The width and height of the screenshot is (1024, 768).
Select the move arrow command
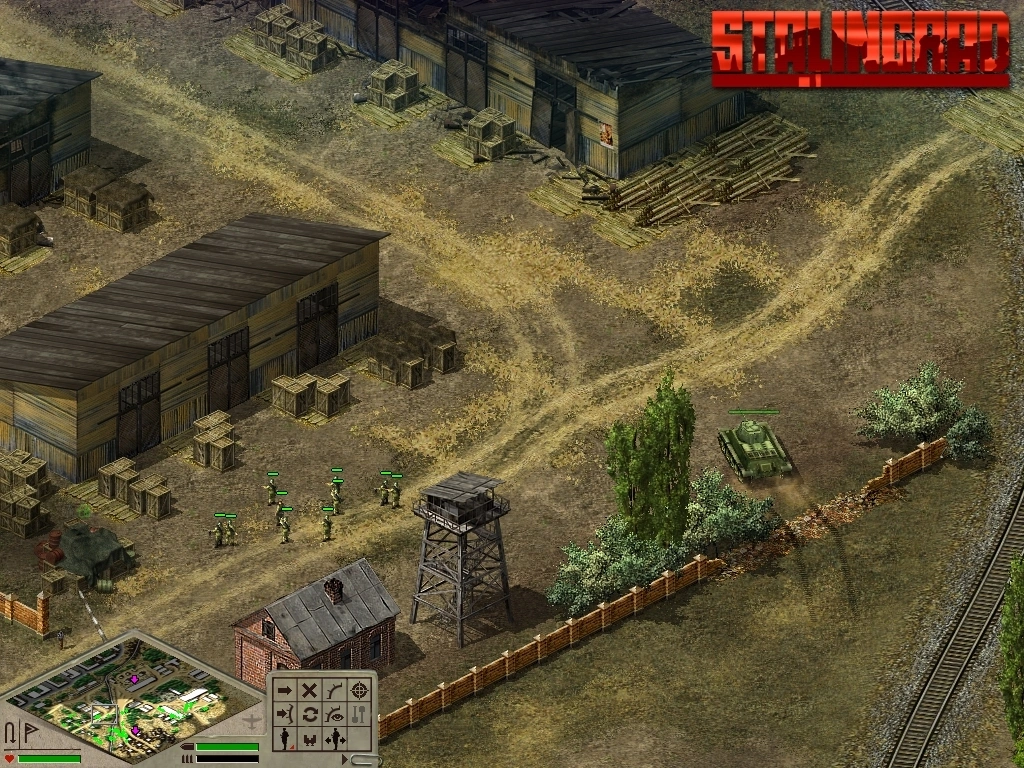coord(285,689)
